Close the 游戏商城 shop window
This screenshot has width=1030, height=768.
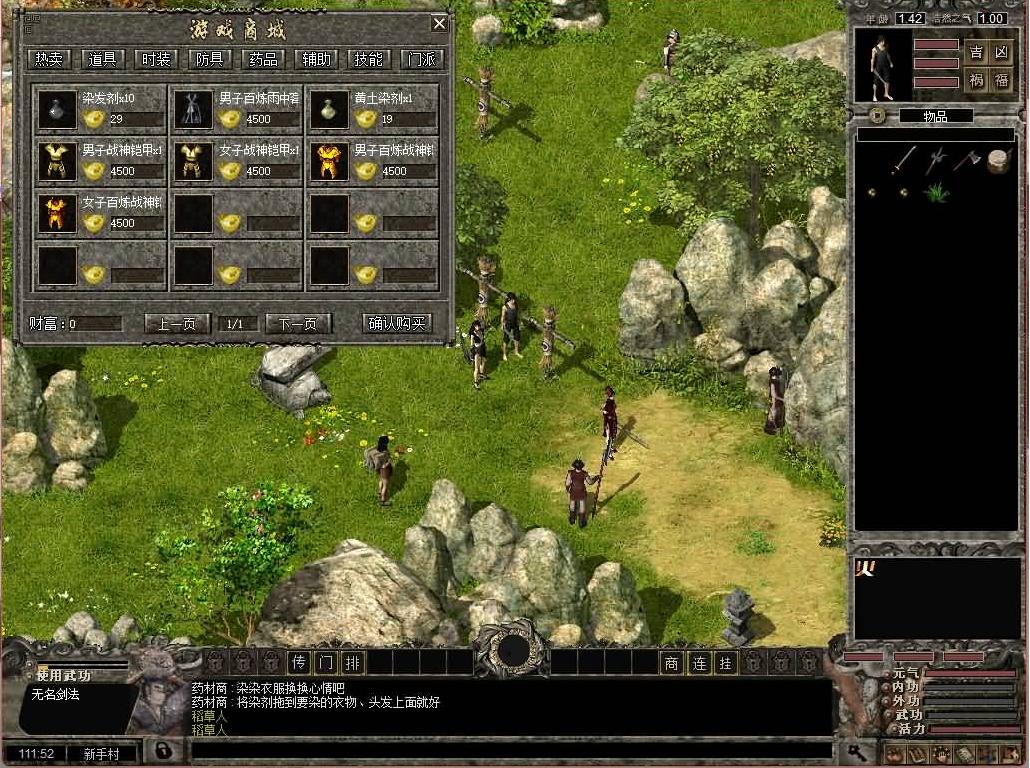click(x=439, y=24)
